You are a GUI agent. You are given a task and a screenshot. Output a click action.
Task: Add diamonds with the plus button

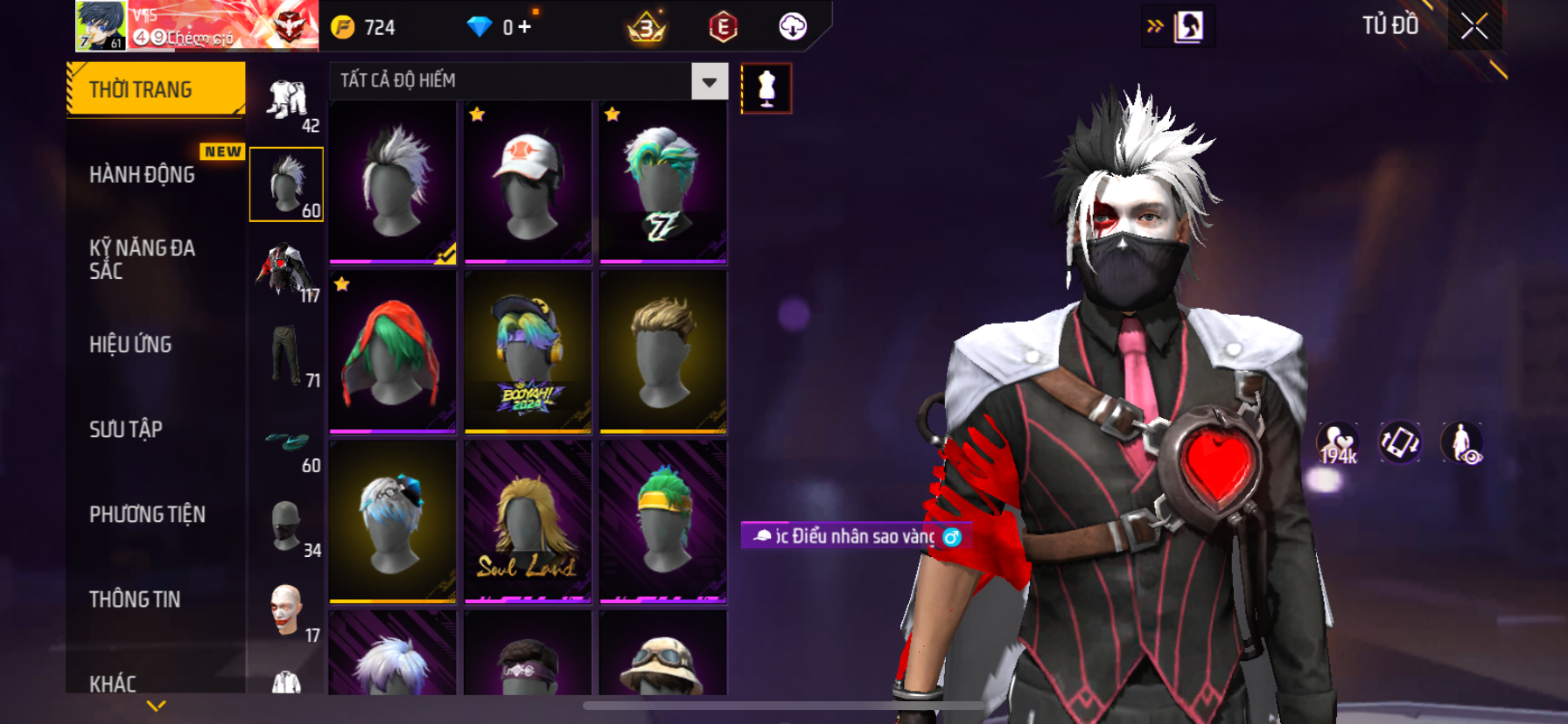tap(525, 27)
